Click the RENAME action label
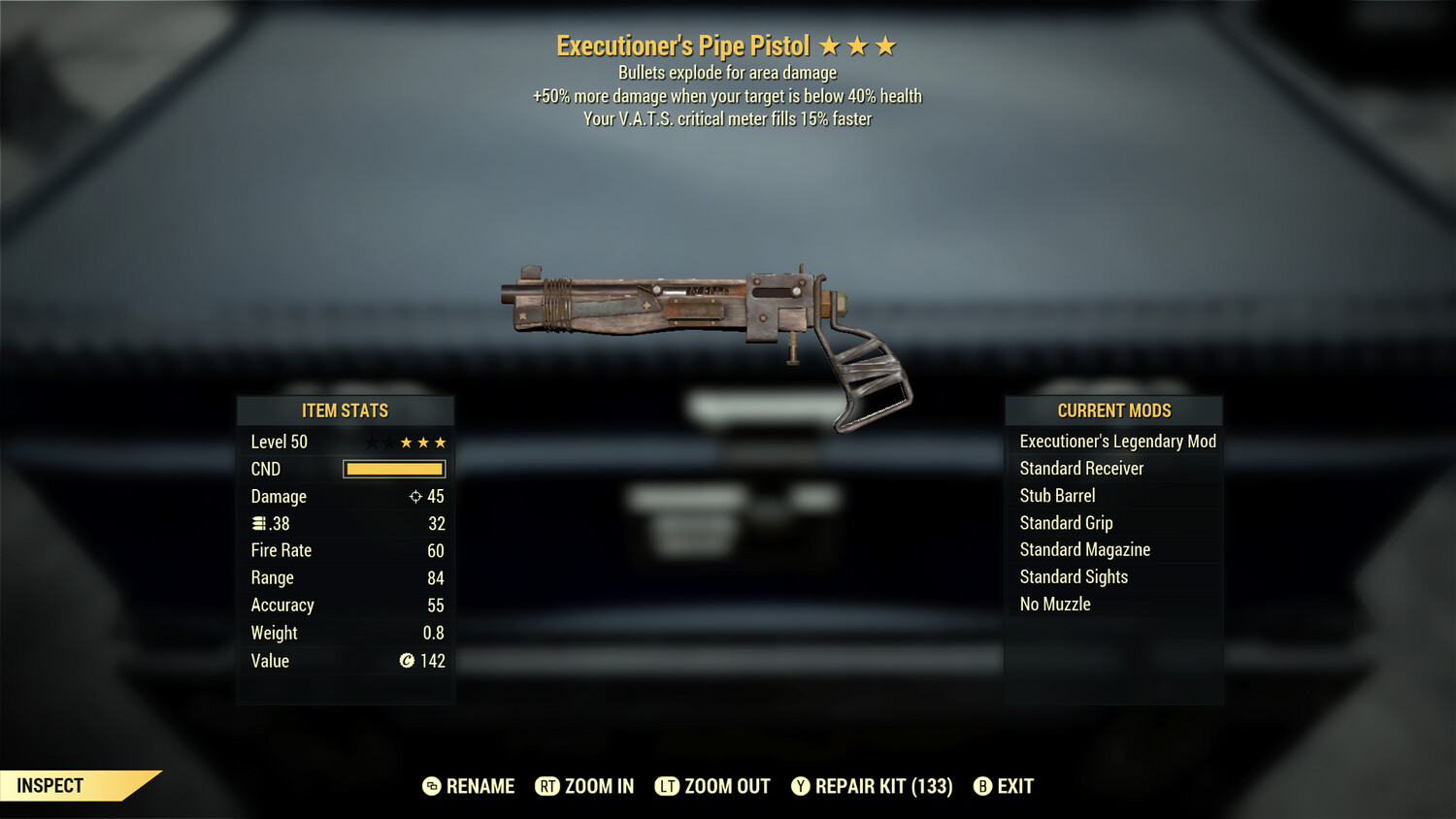1456x819 pixels. [480, 786]
